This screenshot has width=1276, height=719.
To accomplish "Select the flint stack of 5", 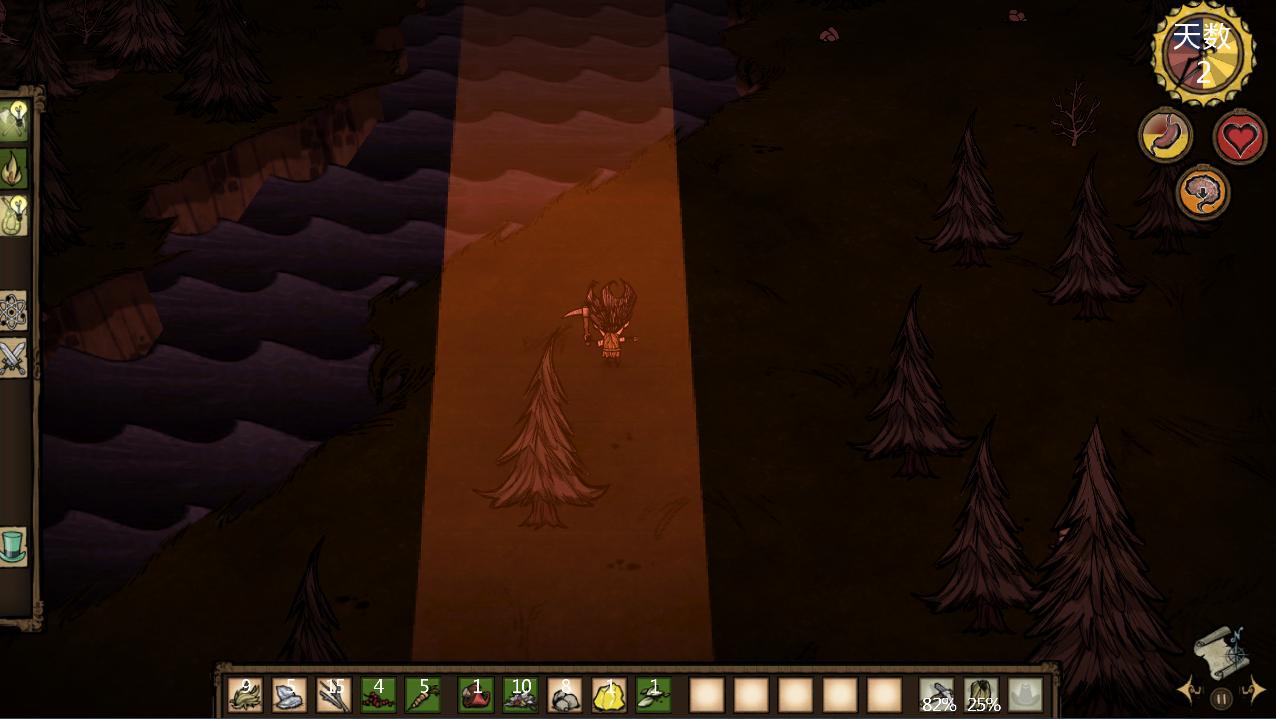I will [x=290, y=694].
